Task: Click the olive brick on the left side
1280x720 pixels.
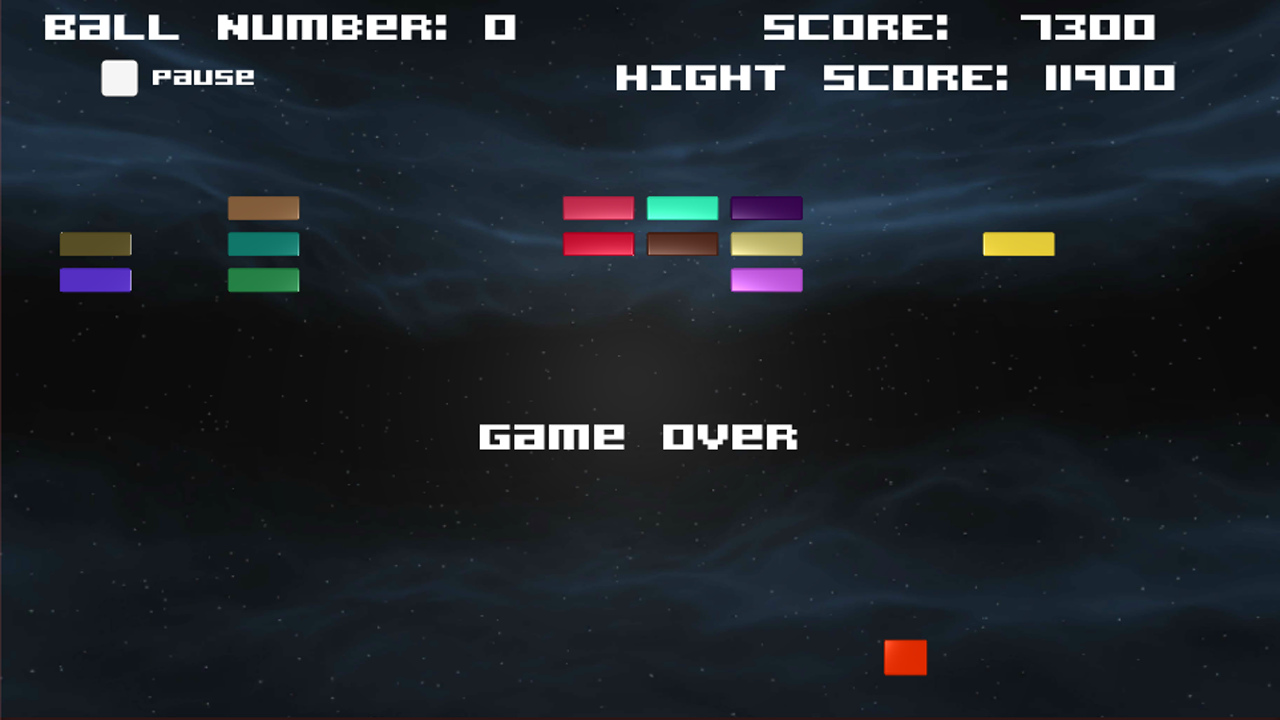Action: pos(95,243)
